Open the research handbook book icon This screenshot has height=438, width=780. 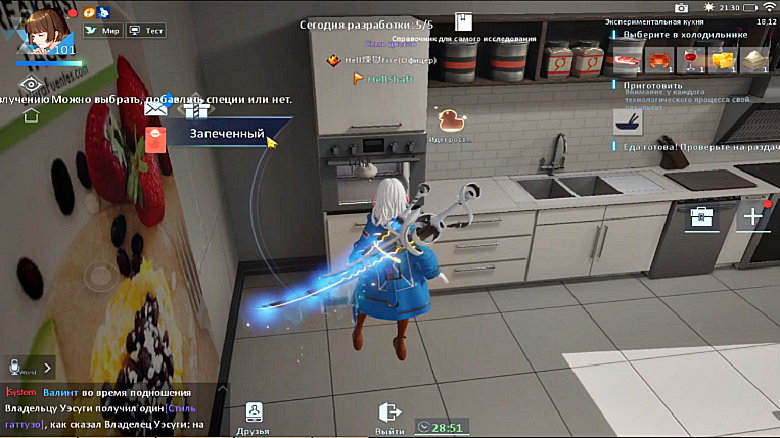[462, 23]
